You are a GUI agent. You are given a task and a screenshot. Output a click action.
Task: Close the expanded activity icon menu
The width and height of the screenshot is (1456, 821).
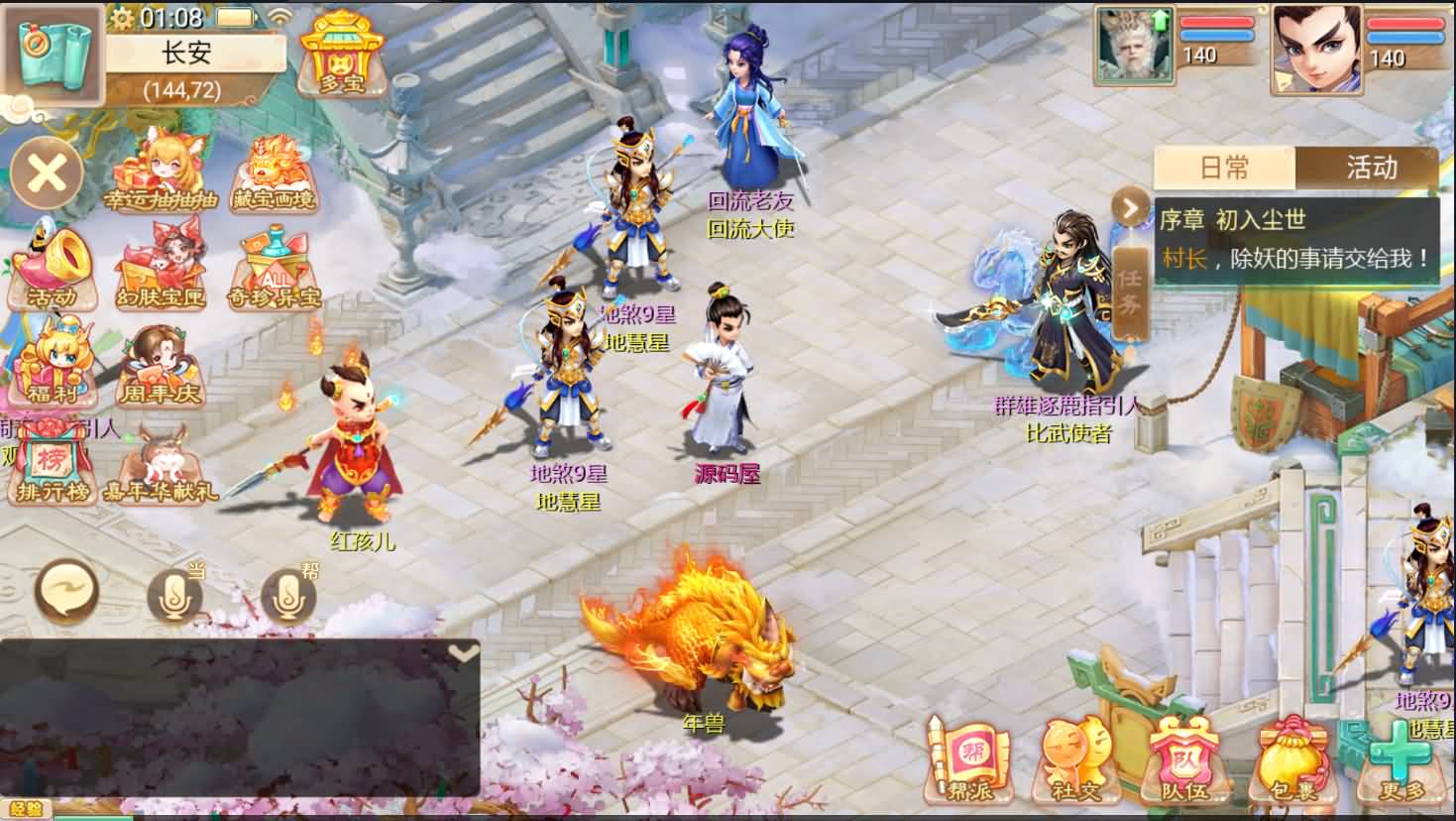(47, 176)
